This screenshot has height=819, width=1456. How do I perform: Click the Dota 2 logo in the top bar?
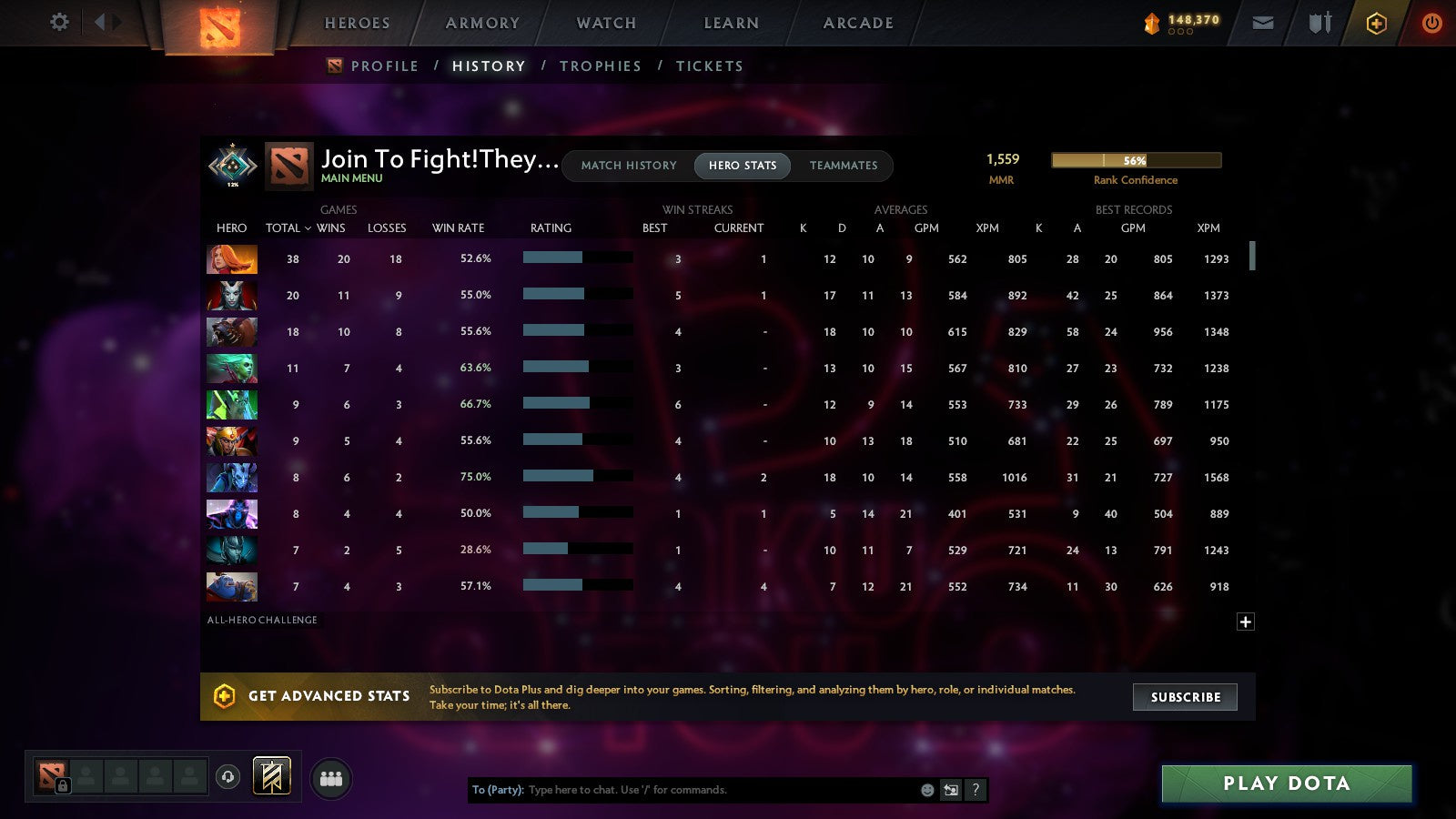[218, 25]
